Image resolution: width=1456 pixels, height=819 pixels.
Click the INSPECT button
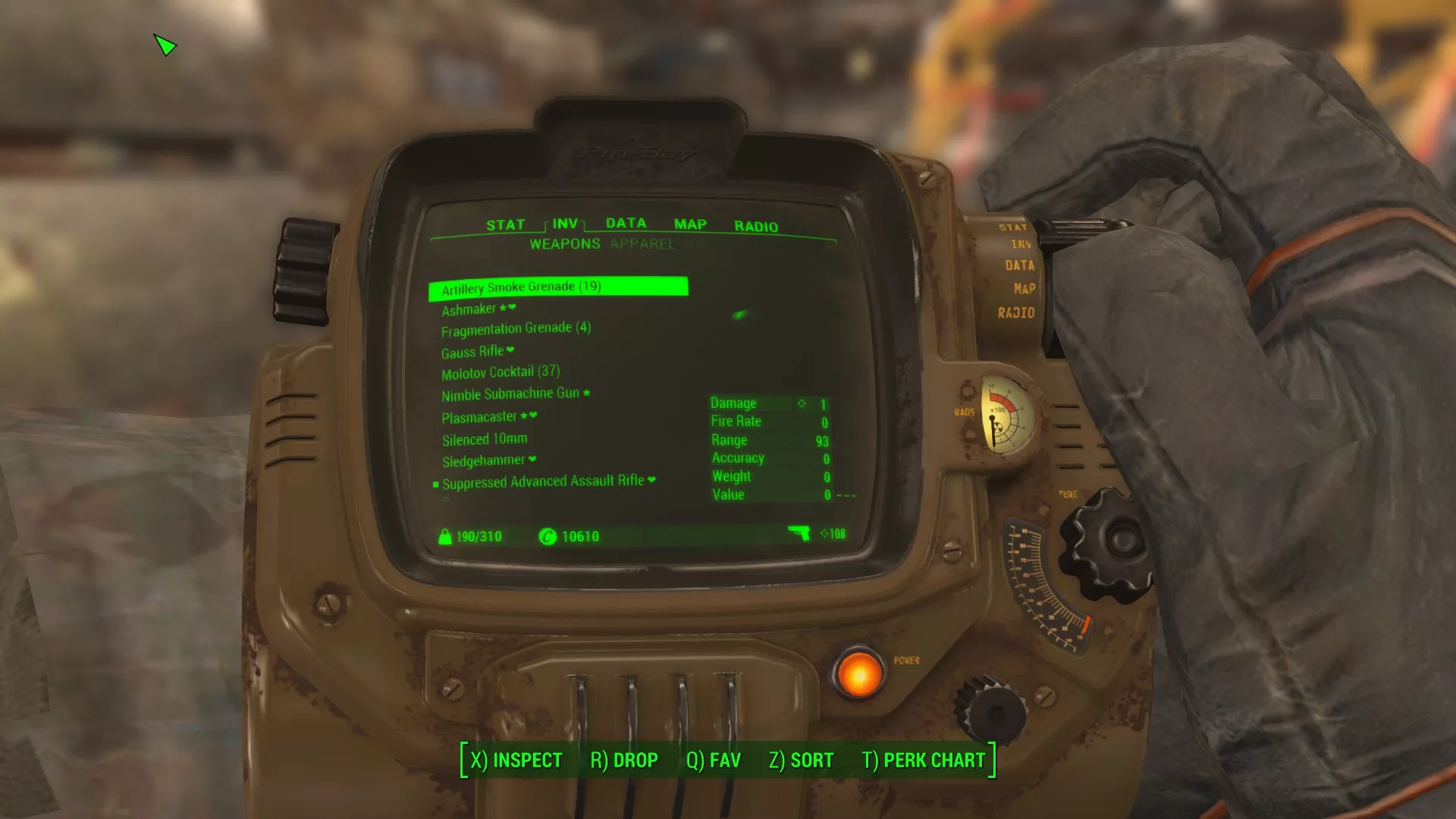pyautogui.click(x=516, y=761)
